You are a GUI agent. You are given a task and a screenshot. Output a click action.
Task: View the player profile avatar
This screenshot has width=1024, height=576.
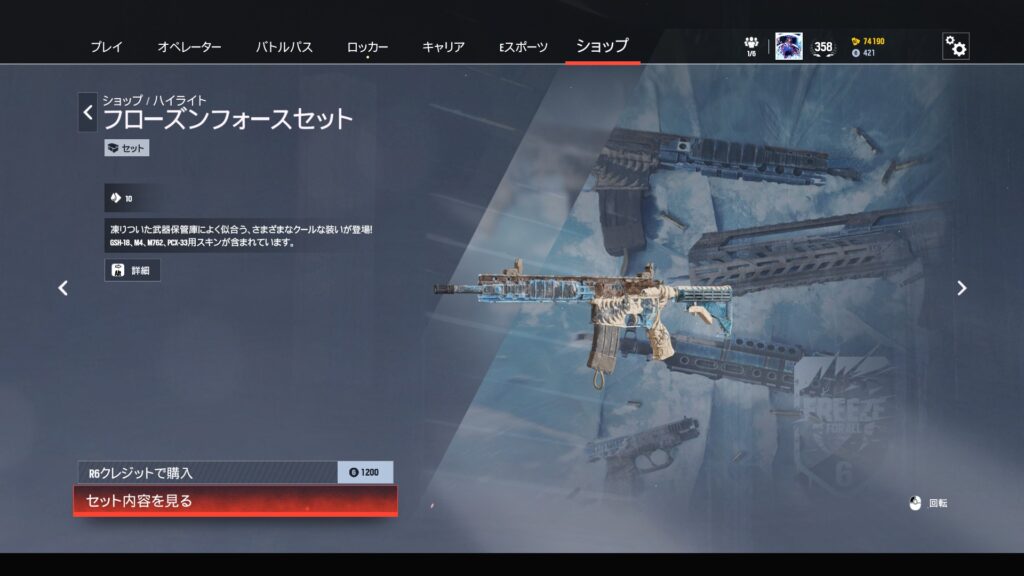[788, 46]
